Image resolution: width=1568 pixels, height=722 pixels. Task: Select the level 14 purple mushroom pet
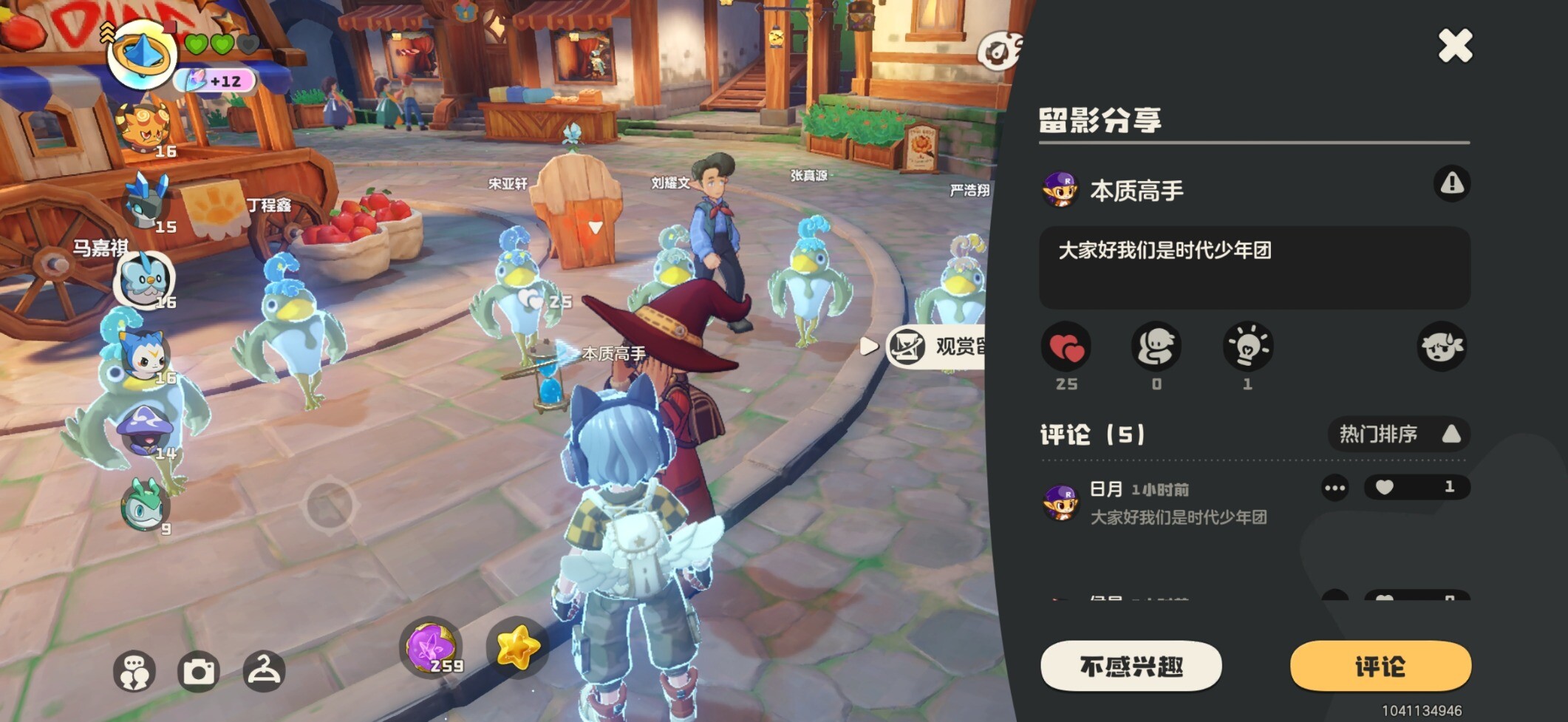click(x=145, y=430)
